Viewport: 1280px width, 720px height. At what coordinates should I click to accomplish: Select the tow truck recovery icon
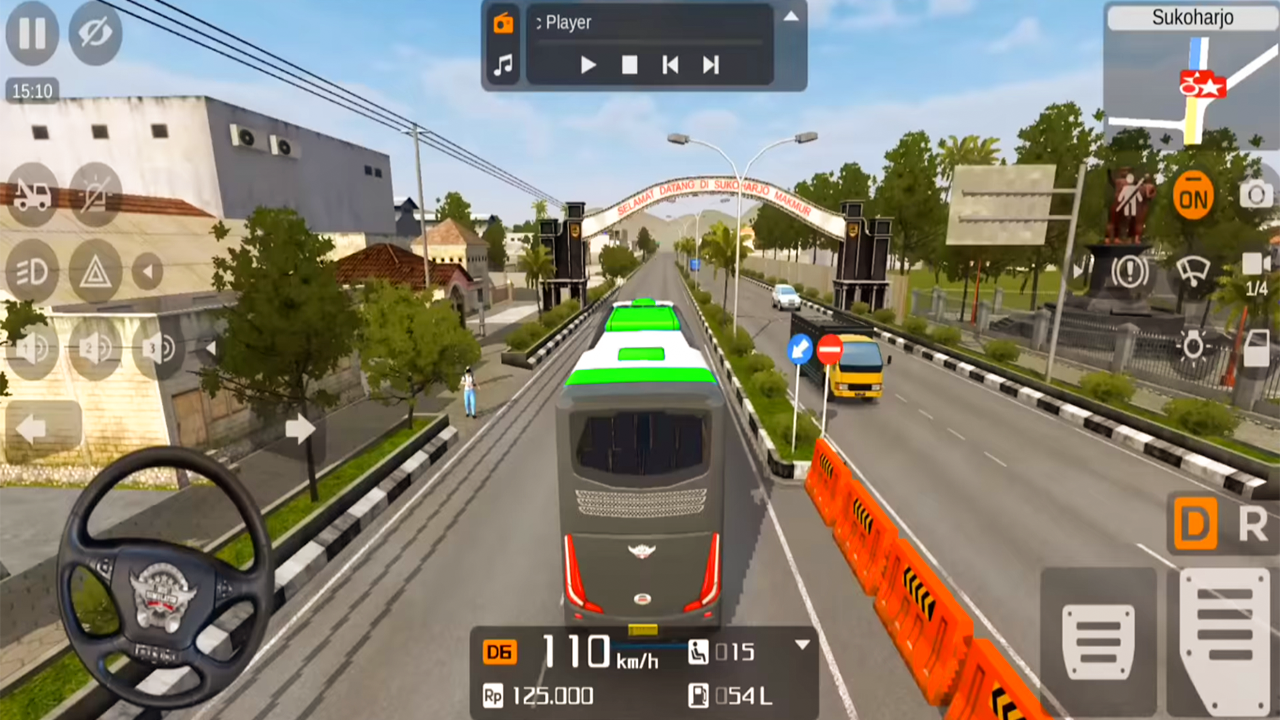click(x=31, y=195)
